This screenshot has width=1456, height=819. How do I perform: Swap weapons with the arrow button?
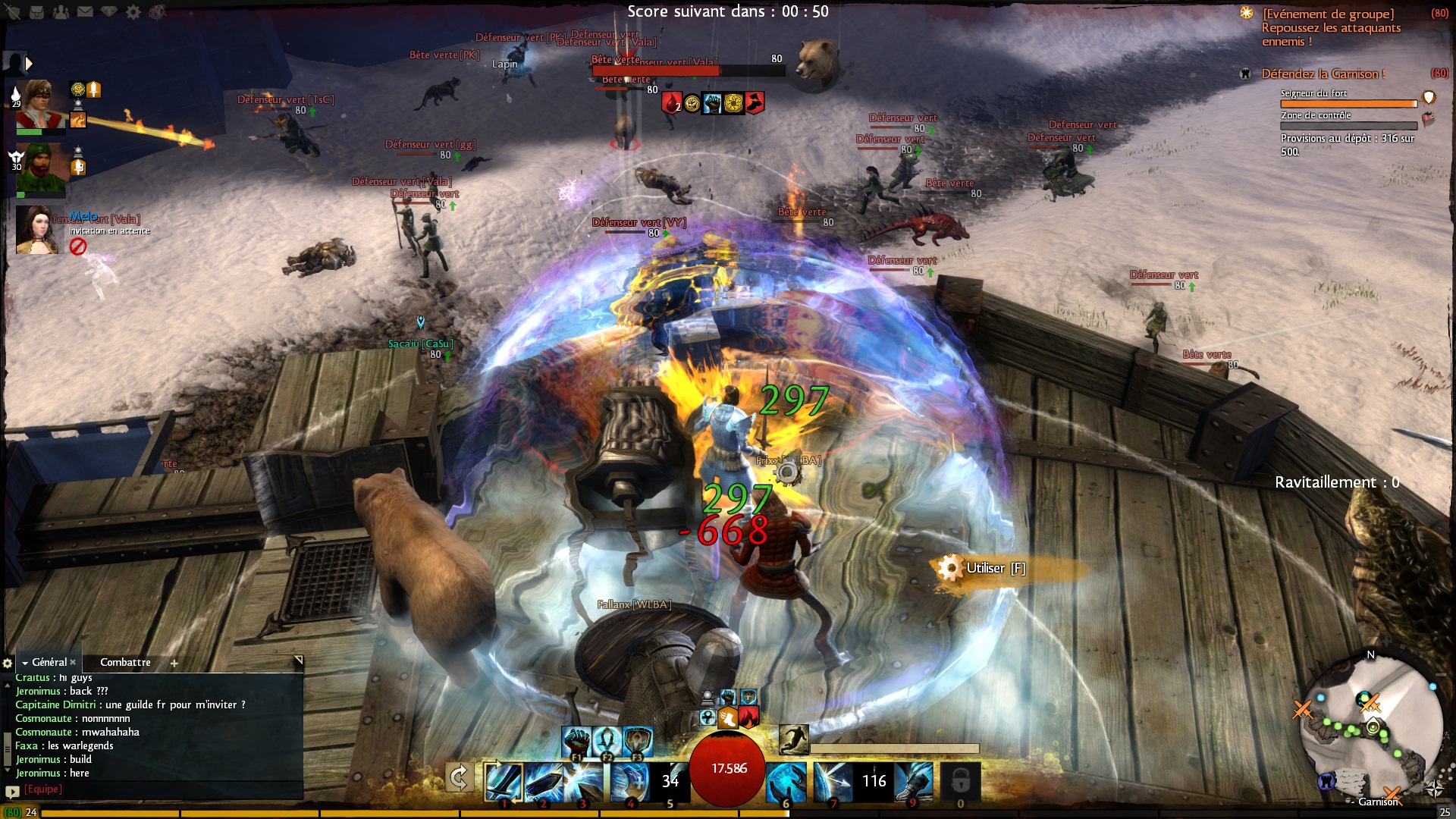point(459,777)
